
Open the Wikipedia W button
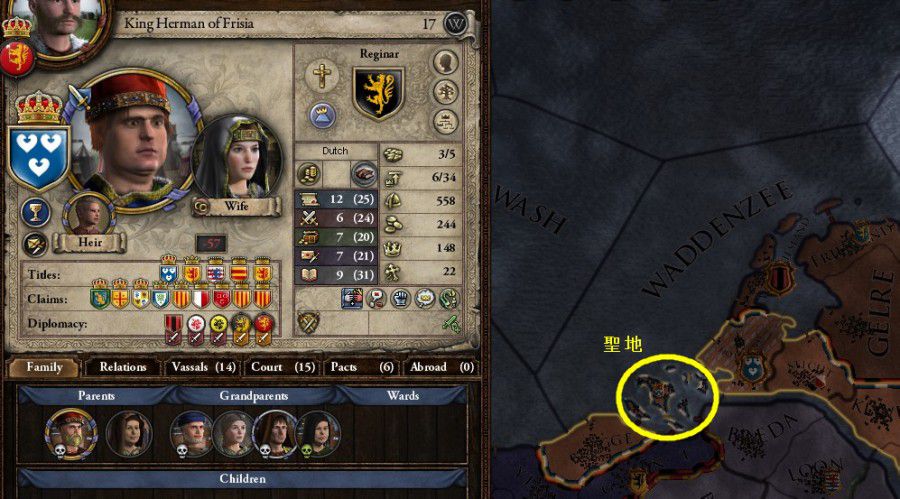[x=456, y=23]
